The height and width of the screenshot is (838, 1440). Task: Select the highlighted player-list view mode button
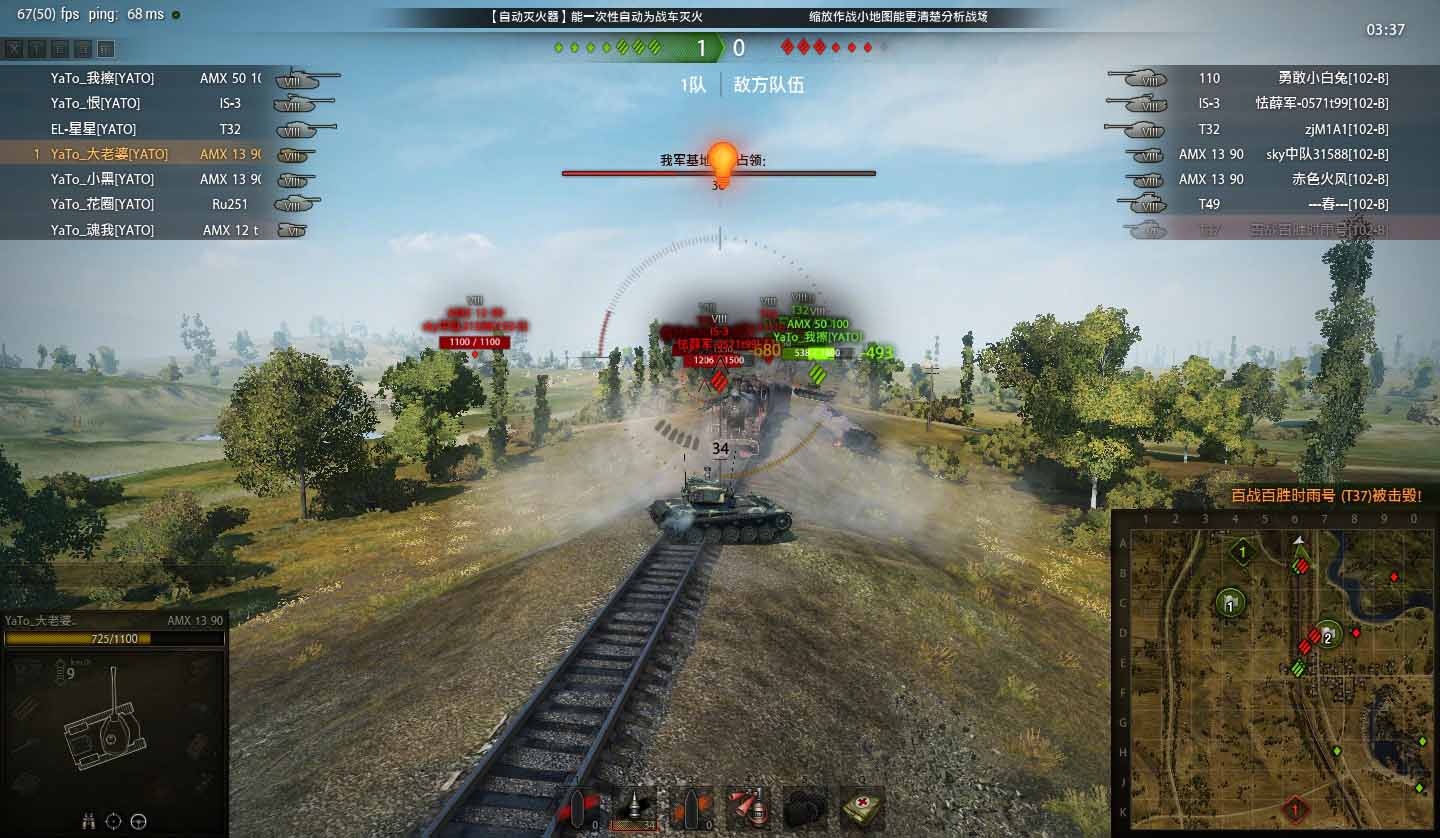pos(106,49)
